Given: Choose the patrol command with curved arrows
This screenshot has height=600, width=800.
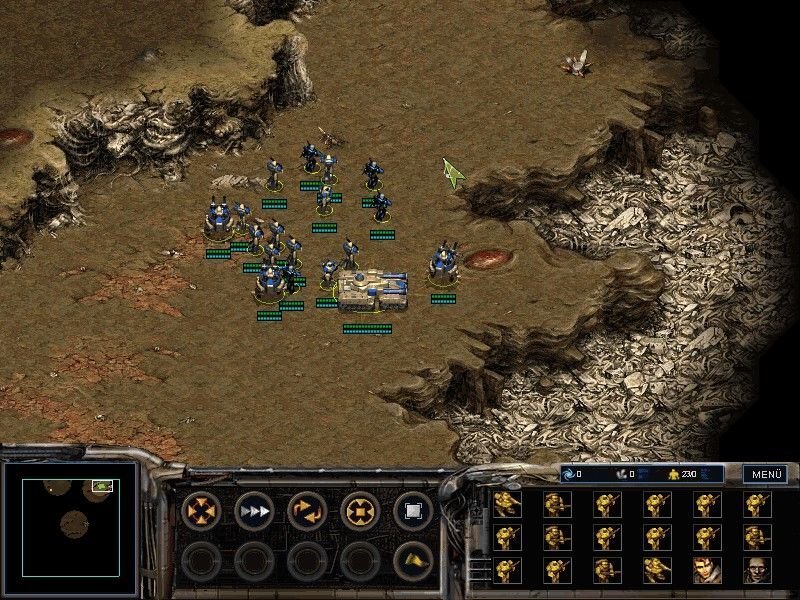Looking at the screenshot, I should 307,512.
